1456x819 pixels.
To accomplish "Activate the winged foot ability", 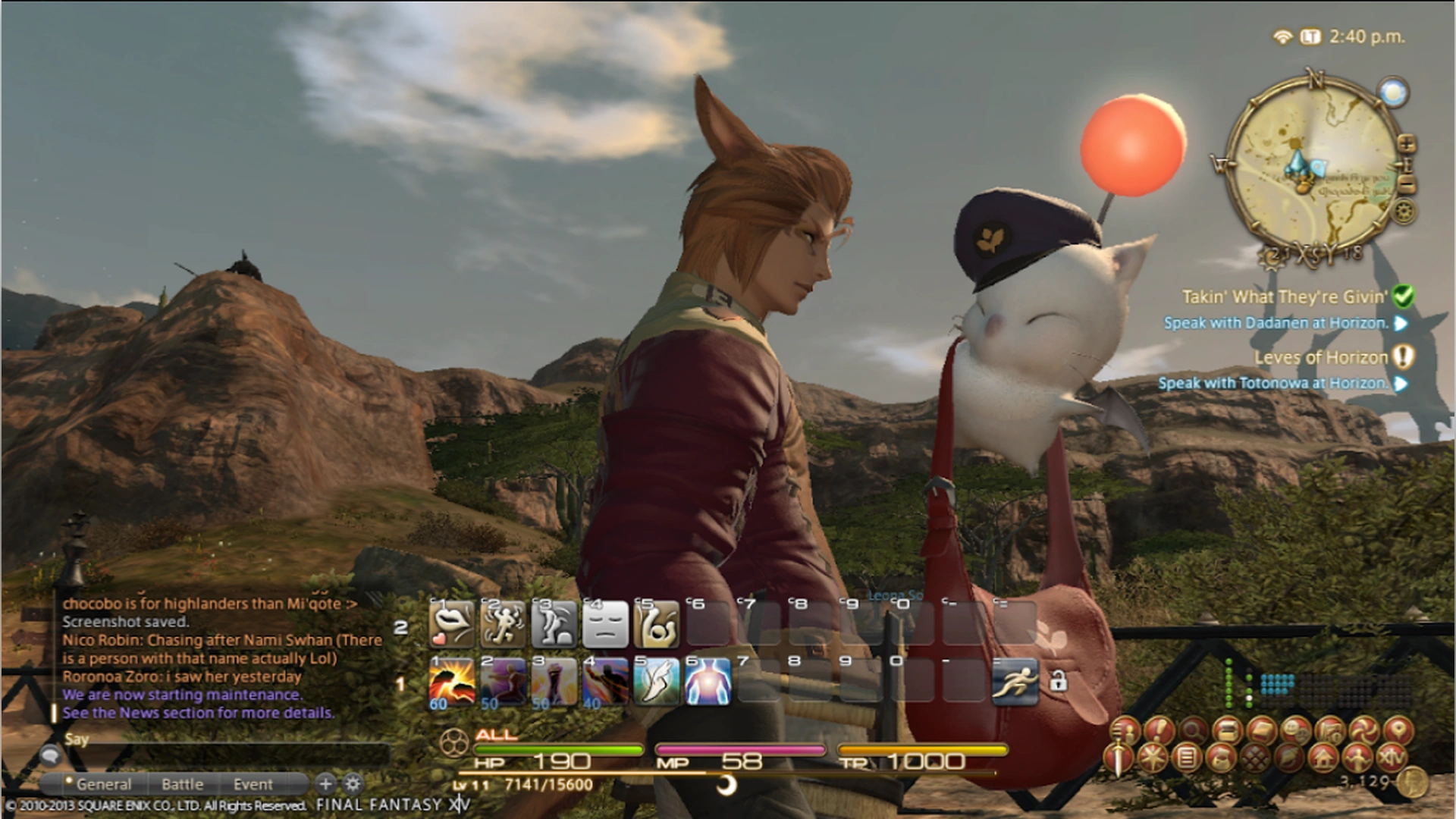I will tap(656, 680).
